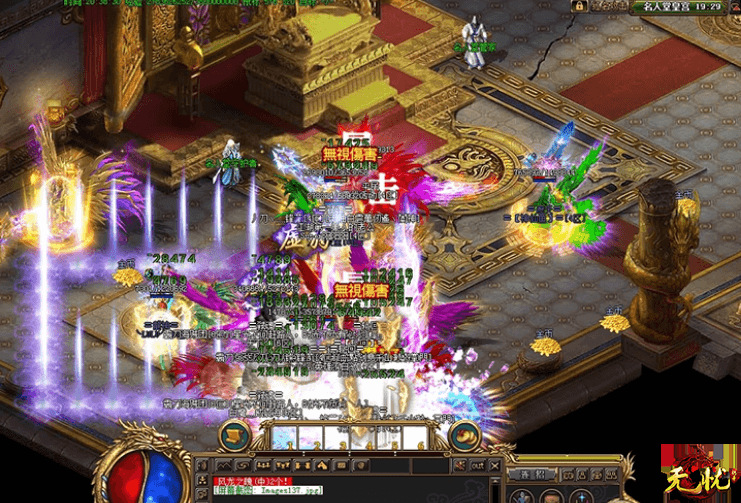The height and width of the screenshot is (503, 741).
Task: Click the padlock icon at the top
Action: pyautogui.click(x=579, y=6)
